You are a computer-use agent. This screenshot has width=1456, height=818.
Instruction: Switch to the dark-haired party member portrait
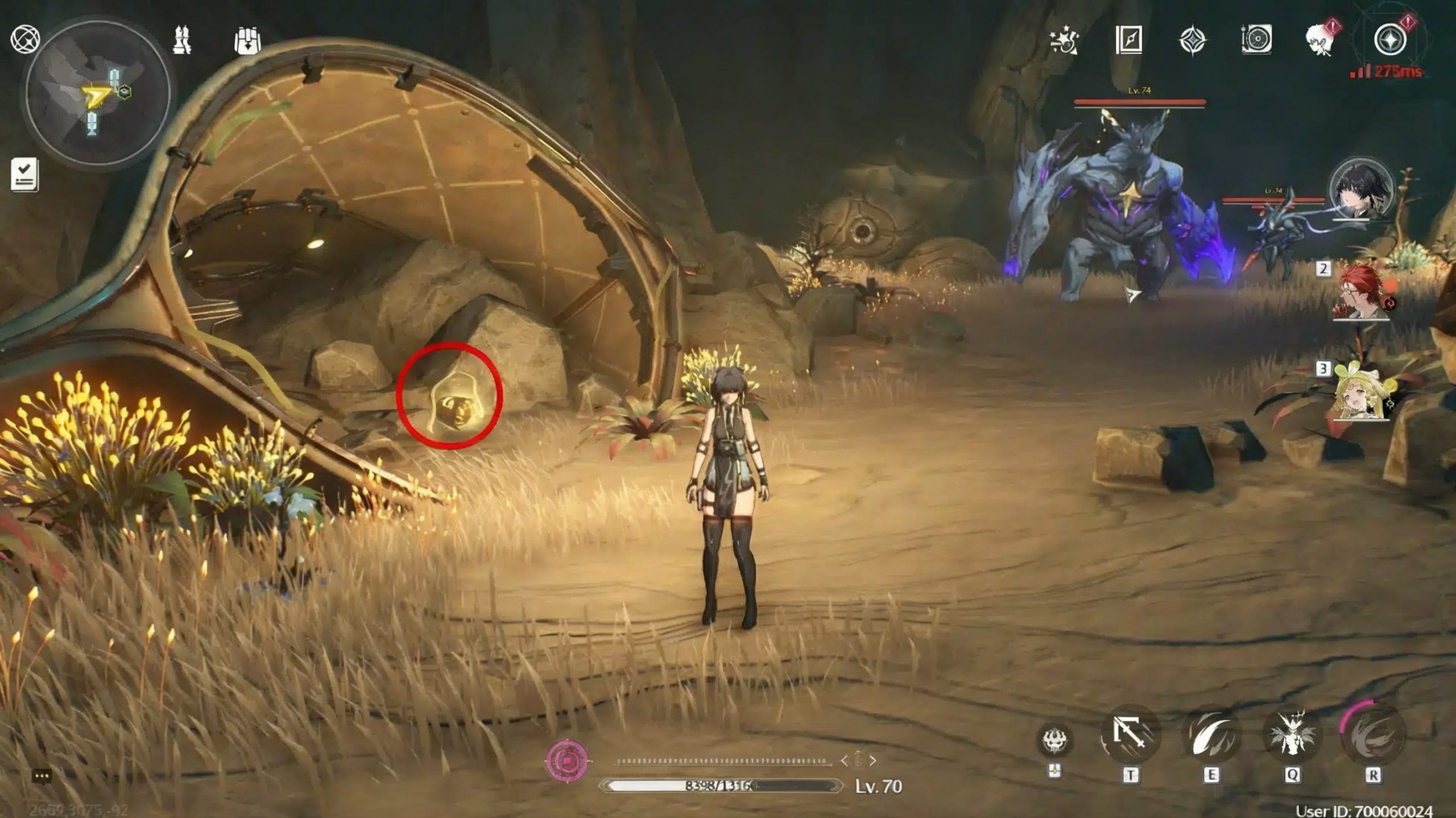1361,190
